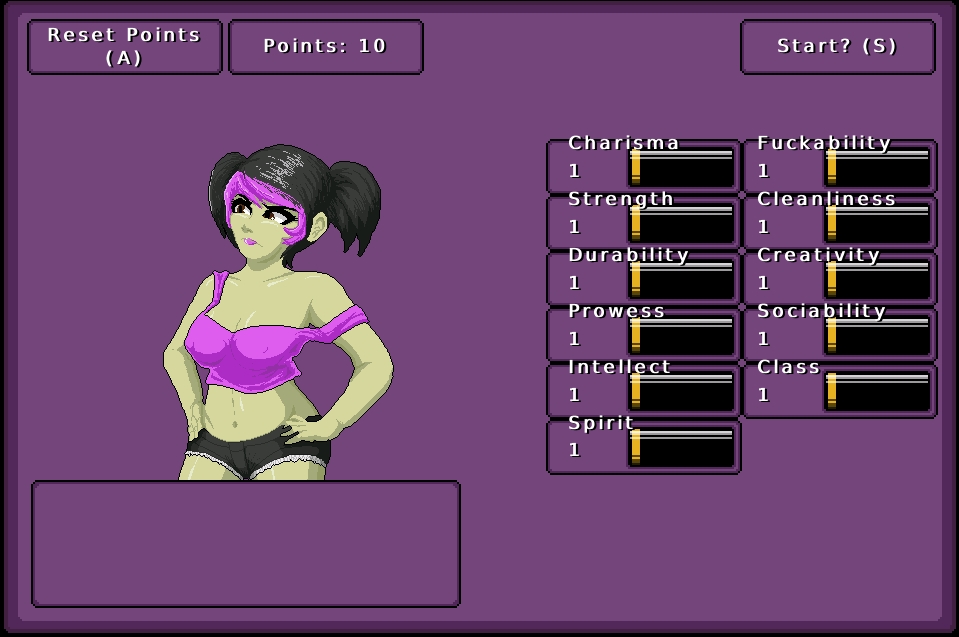The width and height of the screenshot is (959, 637).
Task: Choose the Durability stat bar
Action: click(x=682, y=280)
